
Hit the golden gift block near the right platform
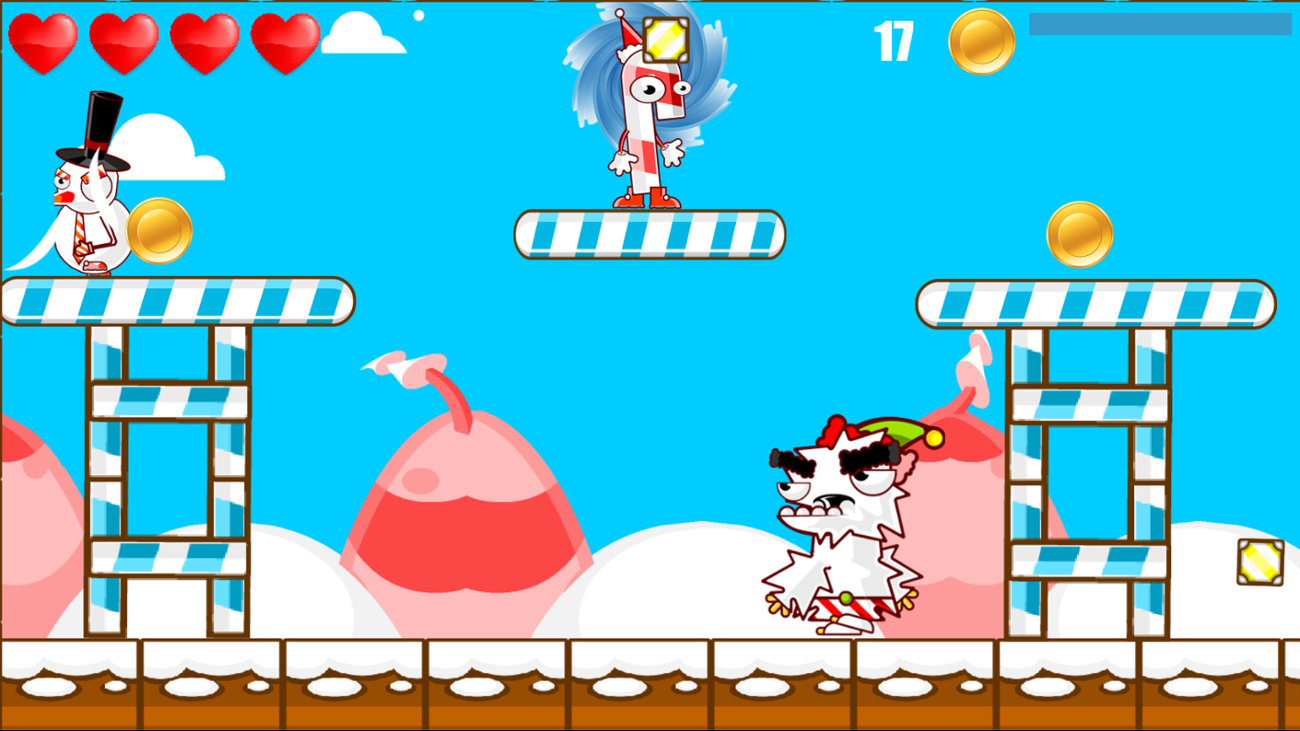click(1258, 563)
